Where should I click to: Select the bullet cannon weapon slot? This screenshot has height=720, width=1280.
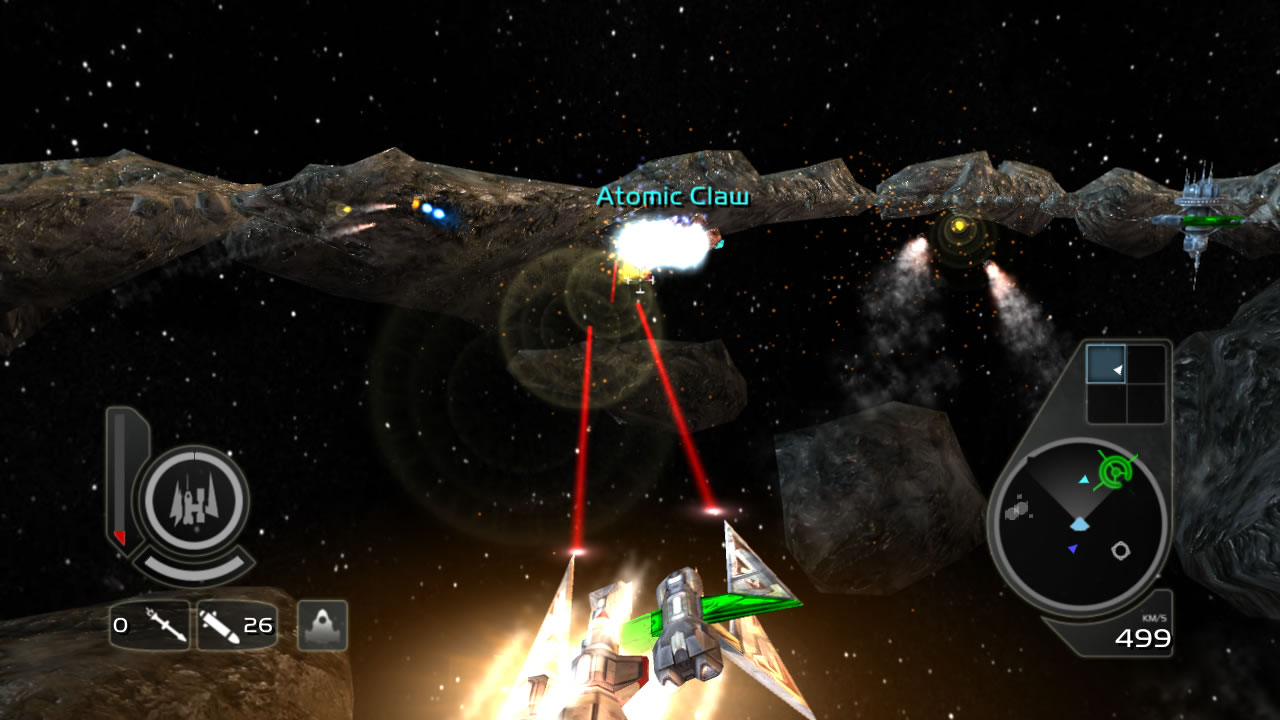(236, 626)
